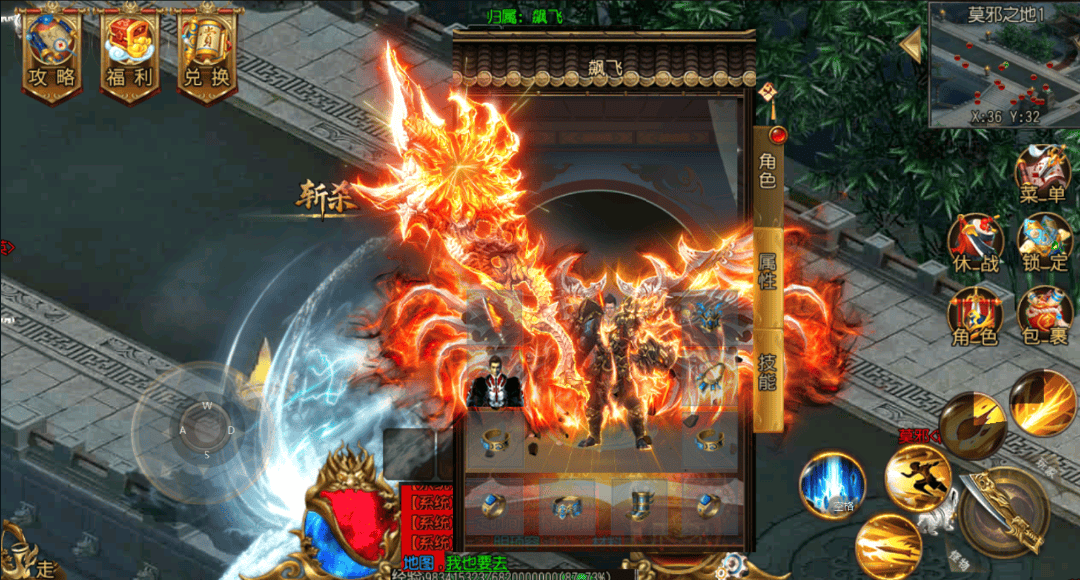This screenshot has height=580, width=1080.
Task: Open the 莫邪之地 minimap
Action: pyautogui.click(x=1003, y=66)
